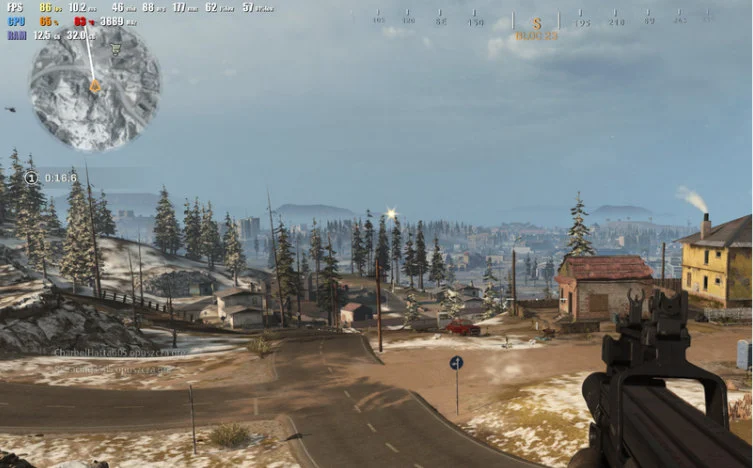The width and height of the screenshot is (753, 468).
Task: Select the orange player marker on the minimap
Action: pos(95,87)
